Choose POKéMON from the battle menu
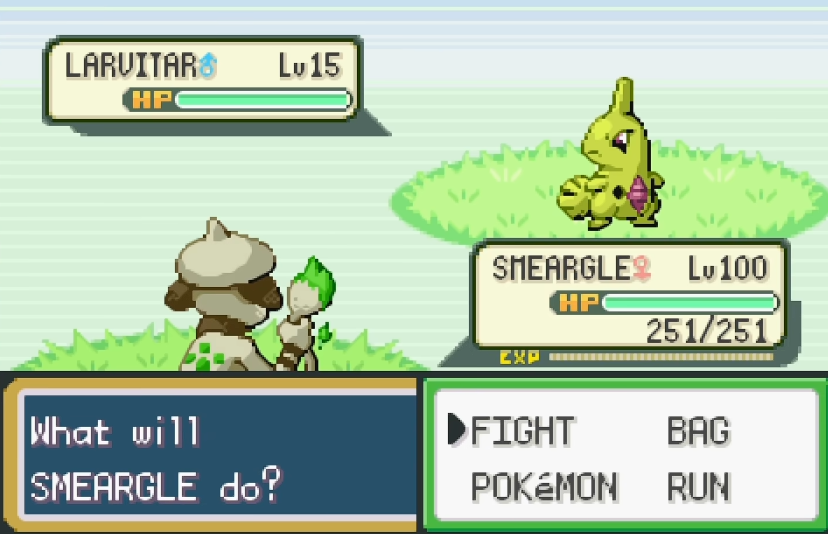Screen dimensions: 828x534 (x=544, y=487)
